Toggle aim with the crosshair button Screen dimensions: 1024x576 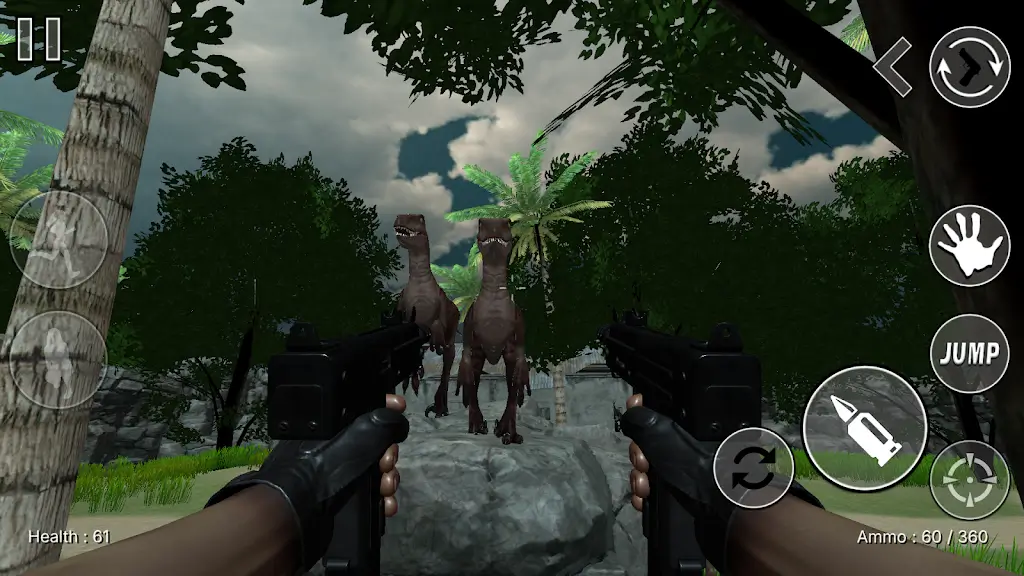click(969, 479)
